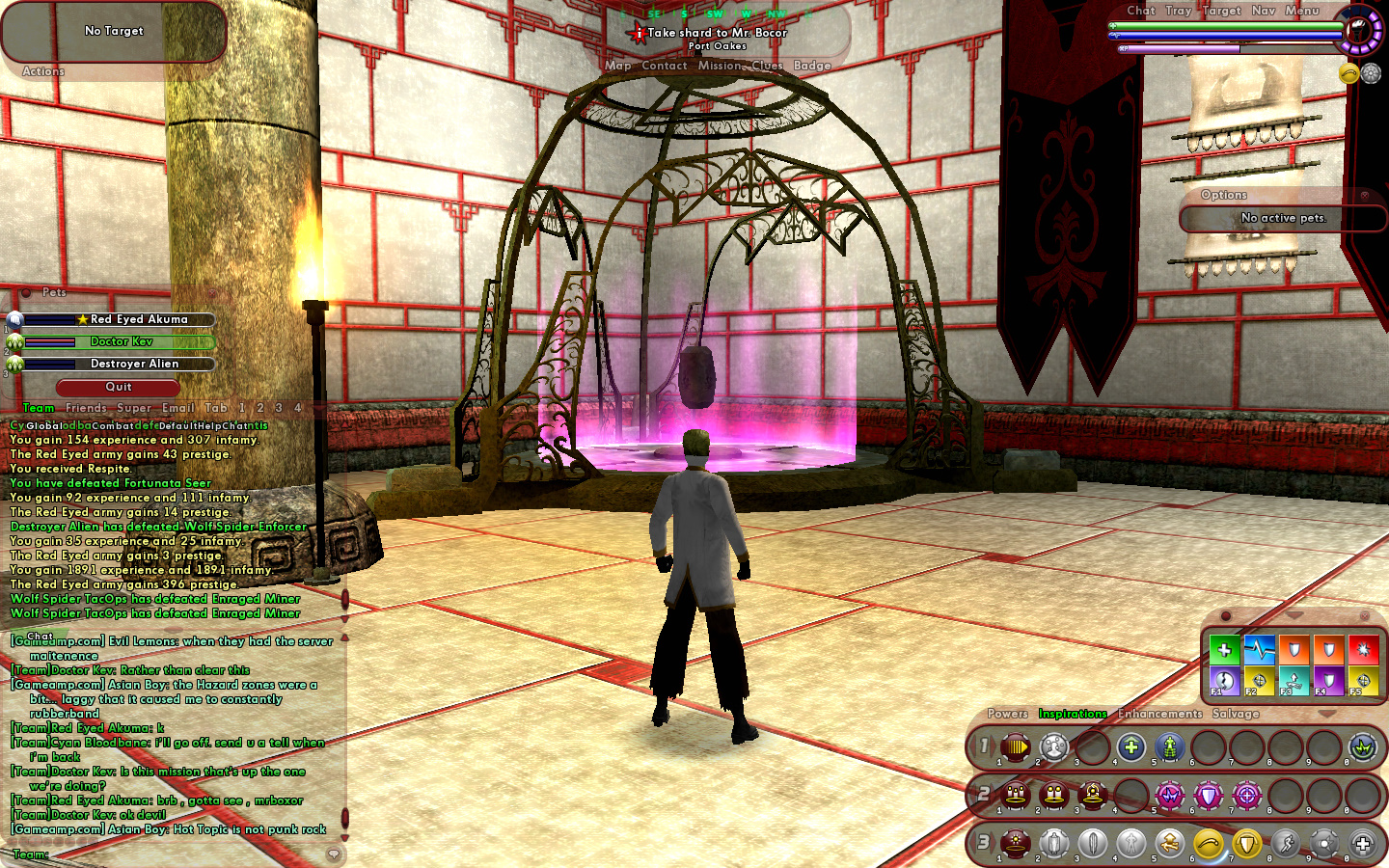Use the green healing cross inspiration
This screenshot has width=1389, height=868.
[x=1224, y=649]
